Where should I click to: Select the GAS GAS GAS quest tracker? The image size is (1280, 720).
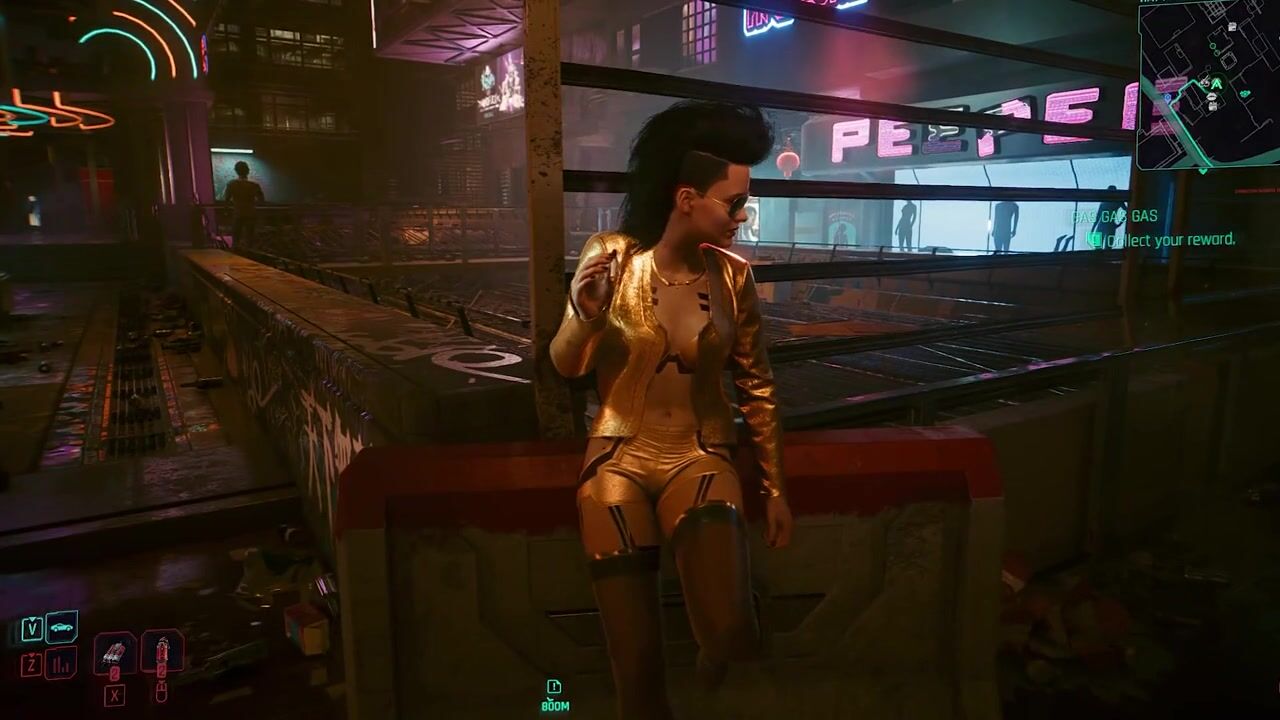pyautogui.click(x=1114, y=217)
